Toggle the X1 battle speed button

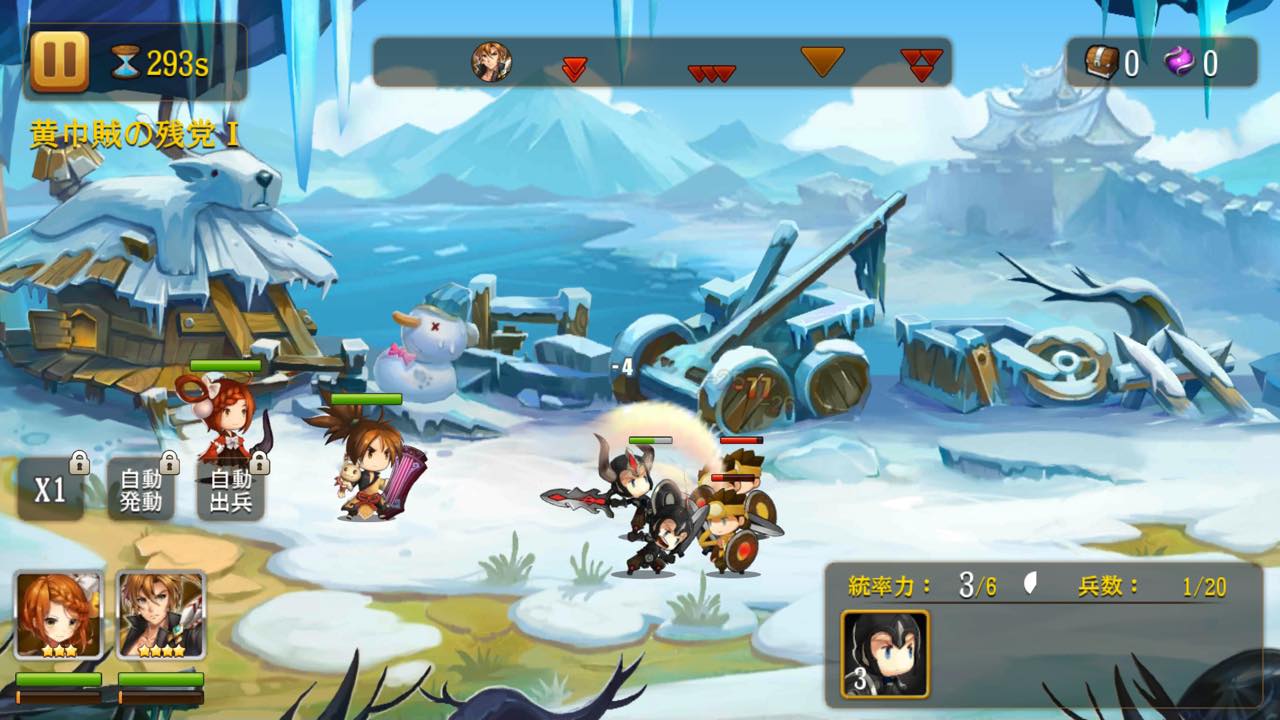point(50,490)
